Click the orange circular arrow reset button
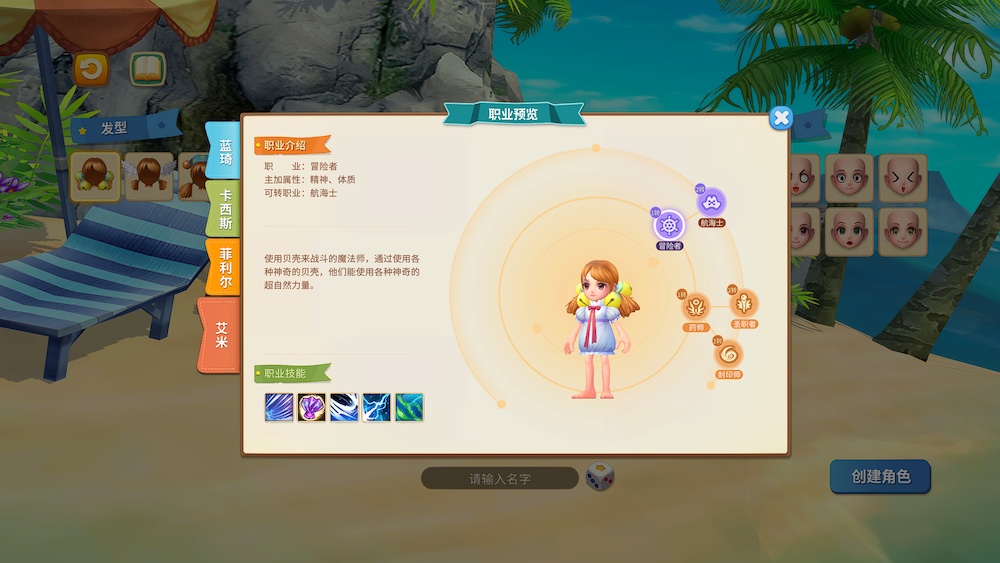Viewport: 1000px width, 563px height. coord(91,69)
